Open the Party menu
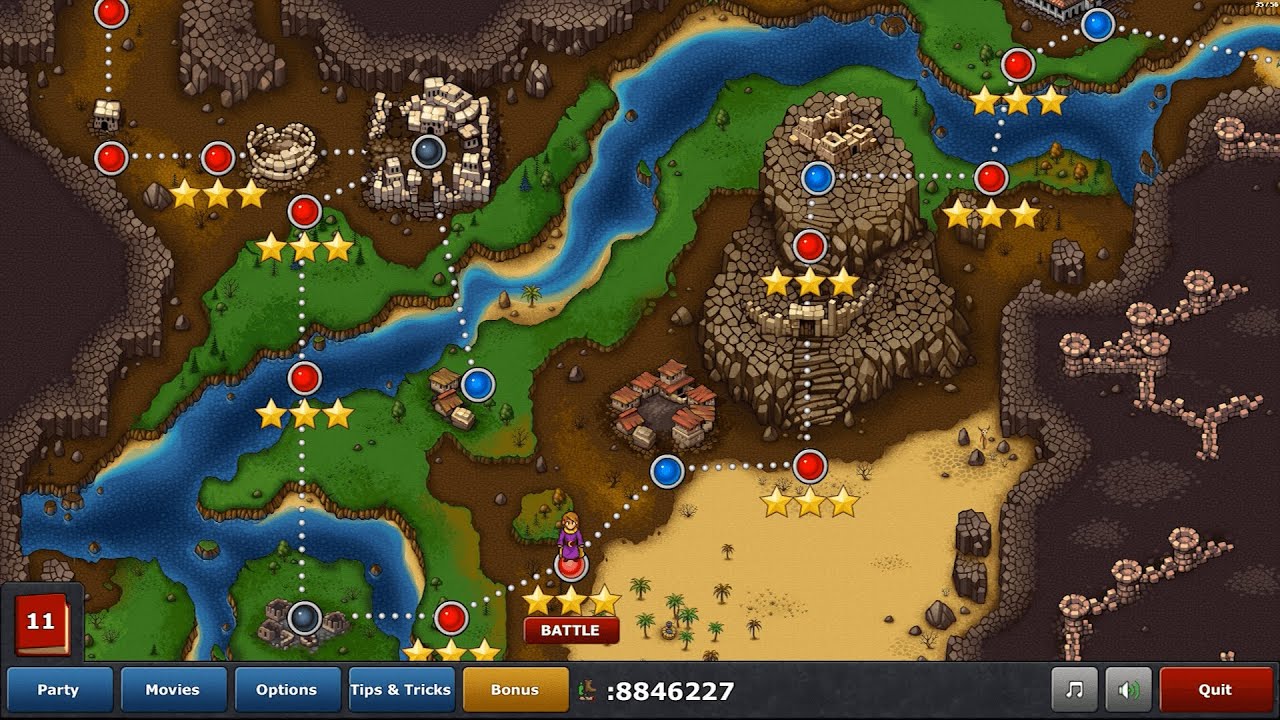Viewport: 1280px width, 720px height. [60, 690]
